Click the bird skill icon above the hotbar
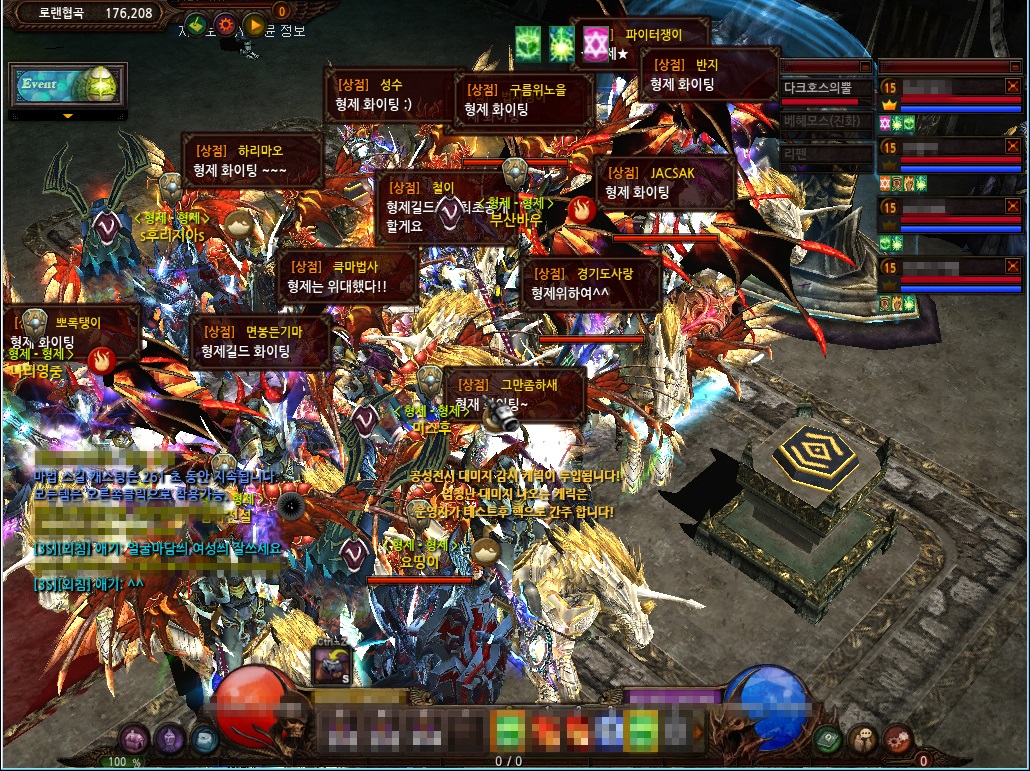The height and width of the screenshot is (771, 1030). [330, 661]
